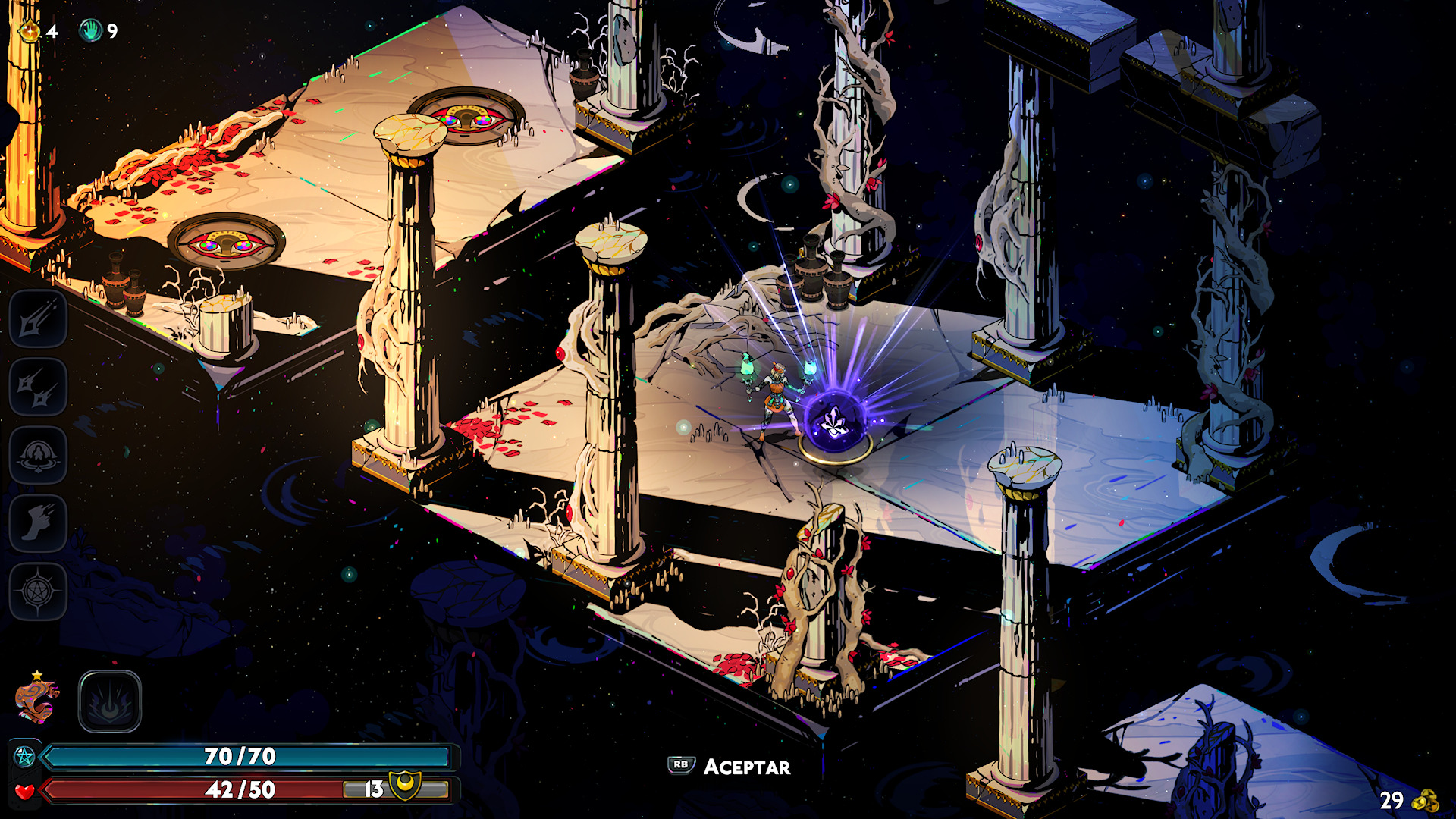The width and height of the screenshot is (1456, 819).
Task: Select the empty Hex ability slot
Action: (110, 701)
